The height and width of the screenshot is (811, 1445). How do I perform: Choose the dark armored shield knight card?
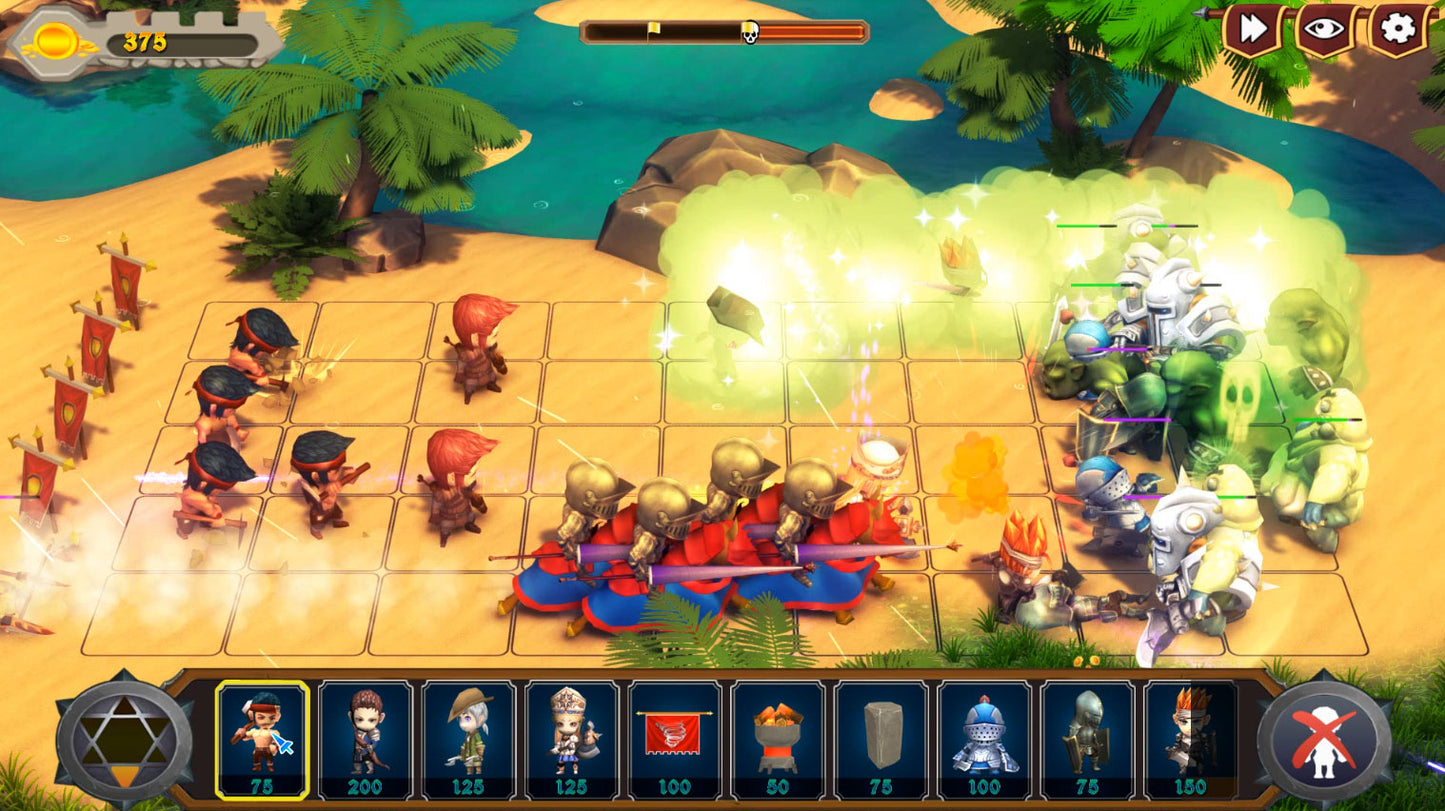pyautogui.click(x=1087, y=738)
